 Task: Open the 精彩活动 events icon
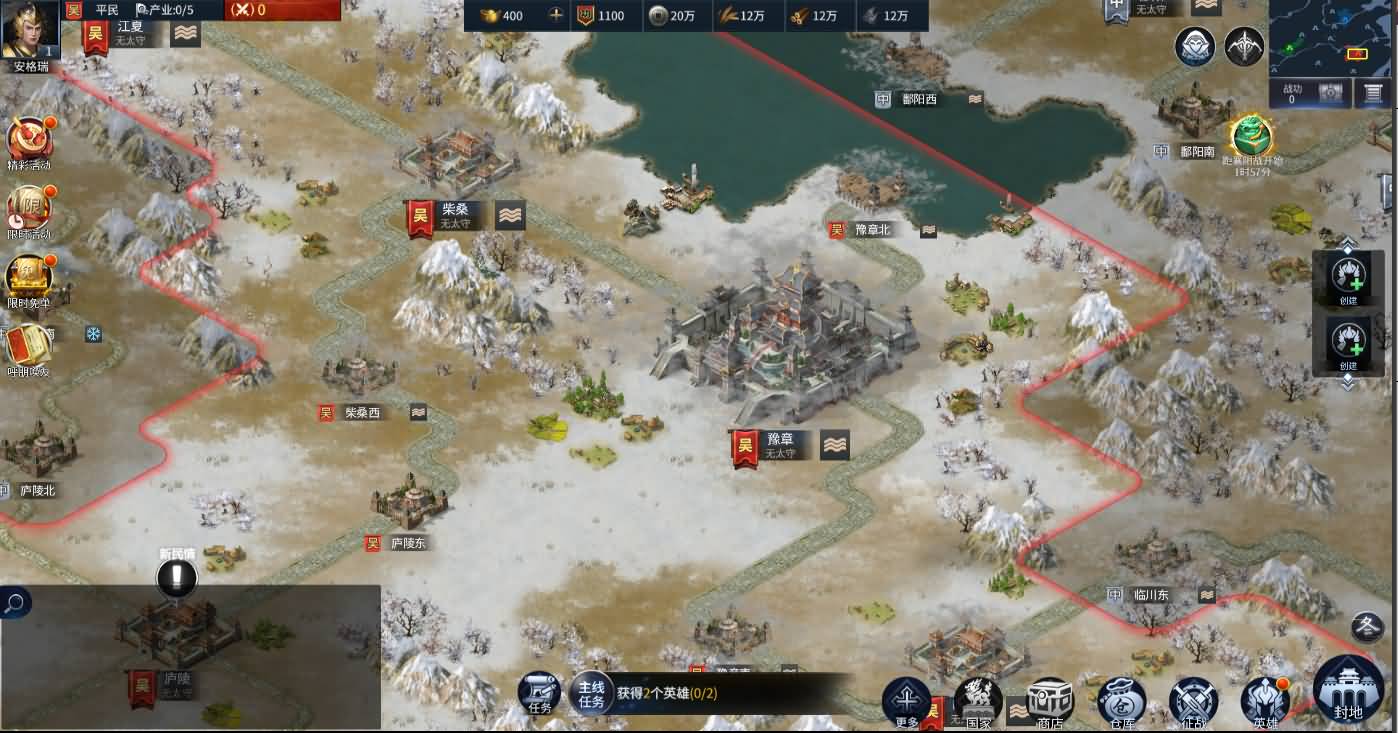[29, 141]
